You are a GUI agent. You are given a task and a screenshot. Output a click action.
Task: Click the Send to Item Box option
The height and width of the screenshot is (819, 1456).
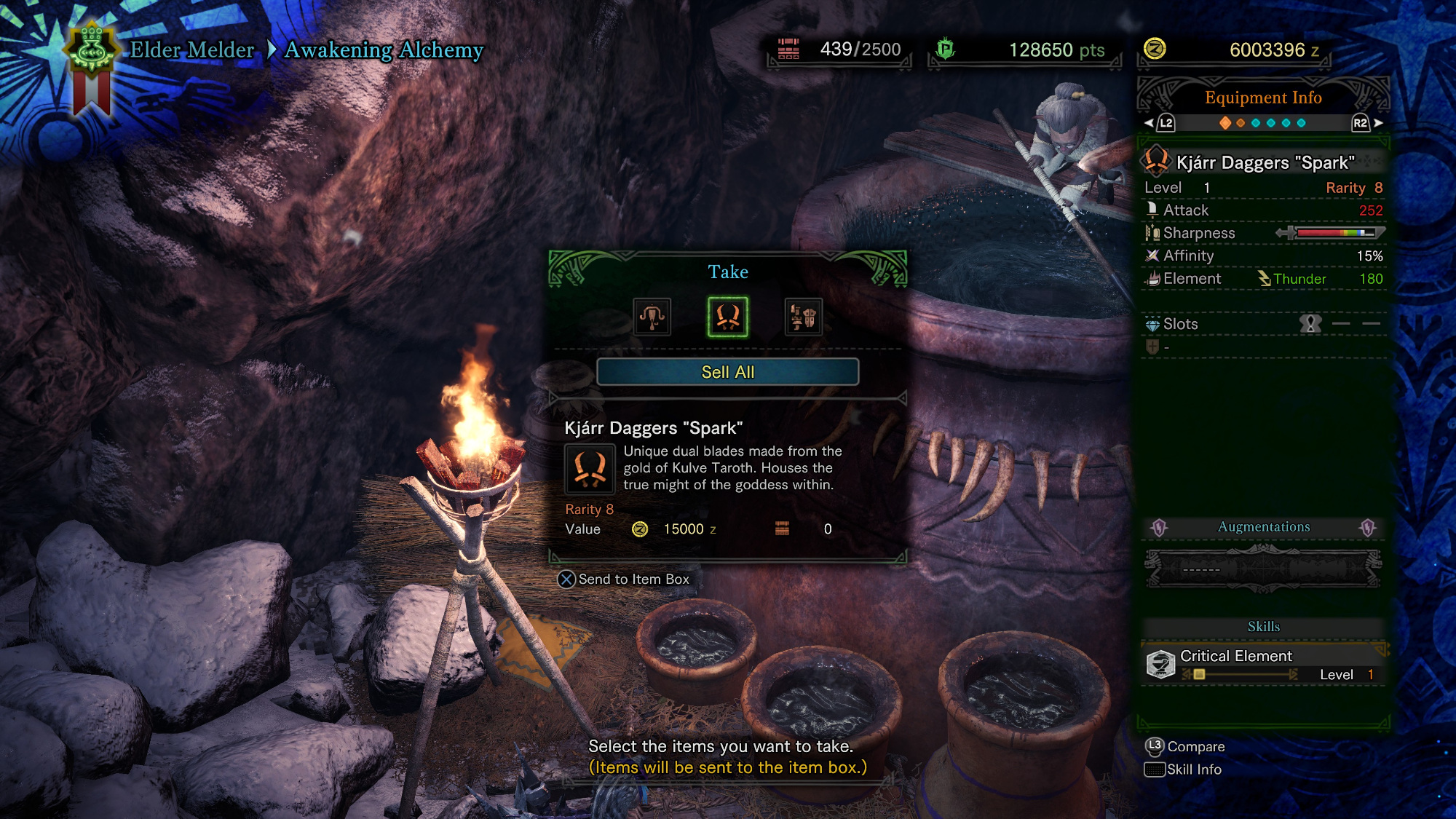pyautogui.click(x=624, y=579)
